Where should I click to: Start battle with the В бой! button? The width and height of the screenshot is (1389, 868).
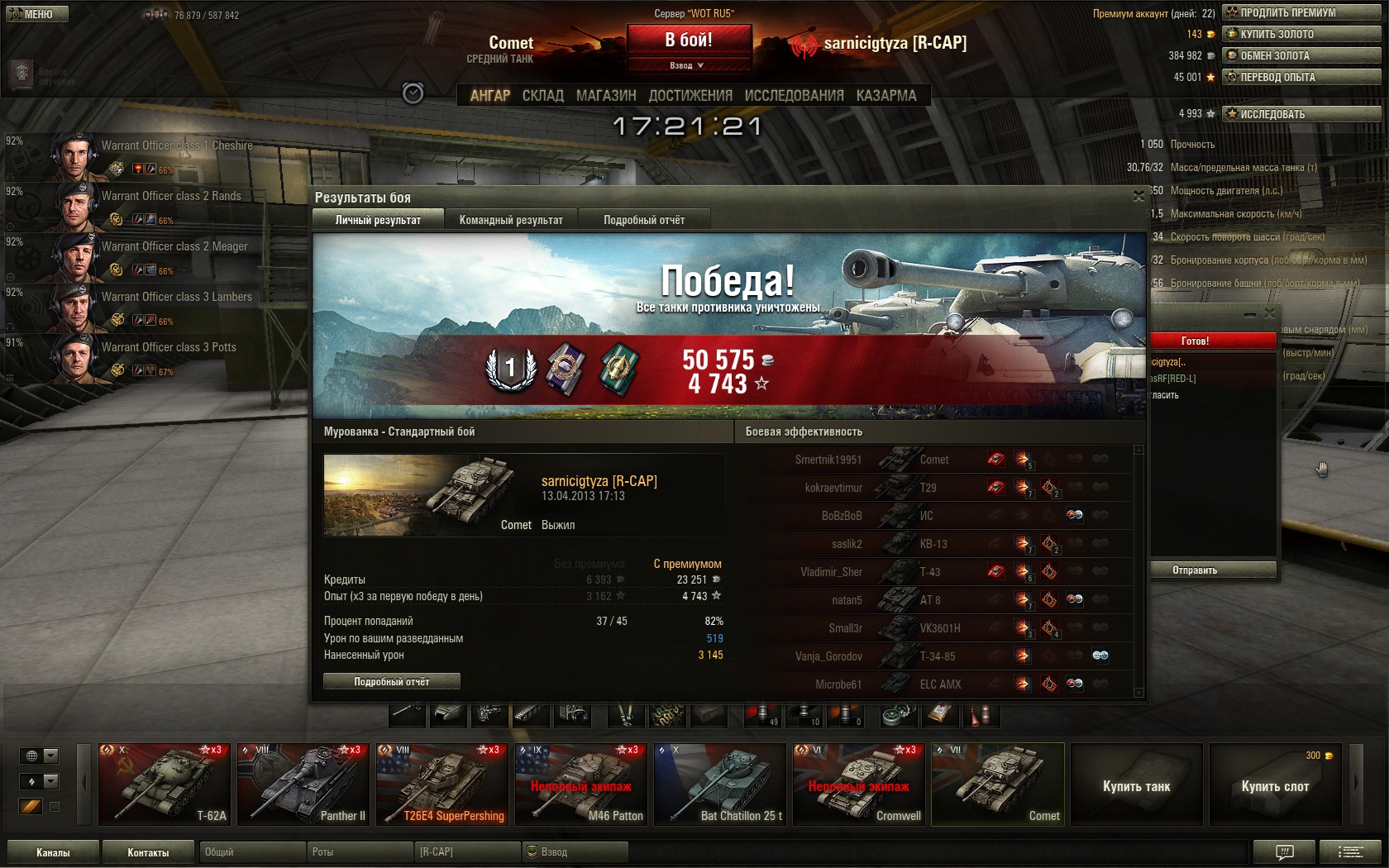pyautogui.click(x=689, y=40)
